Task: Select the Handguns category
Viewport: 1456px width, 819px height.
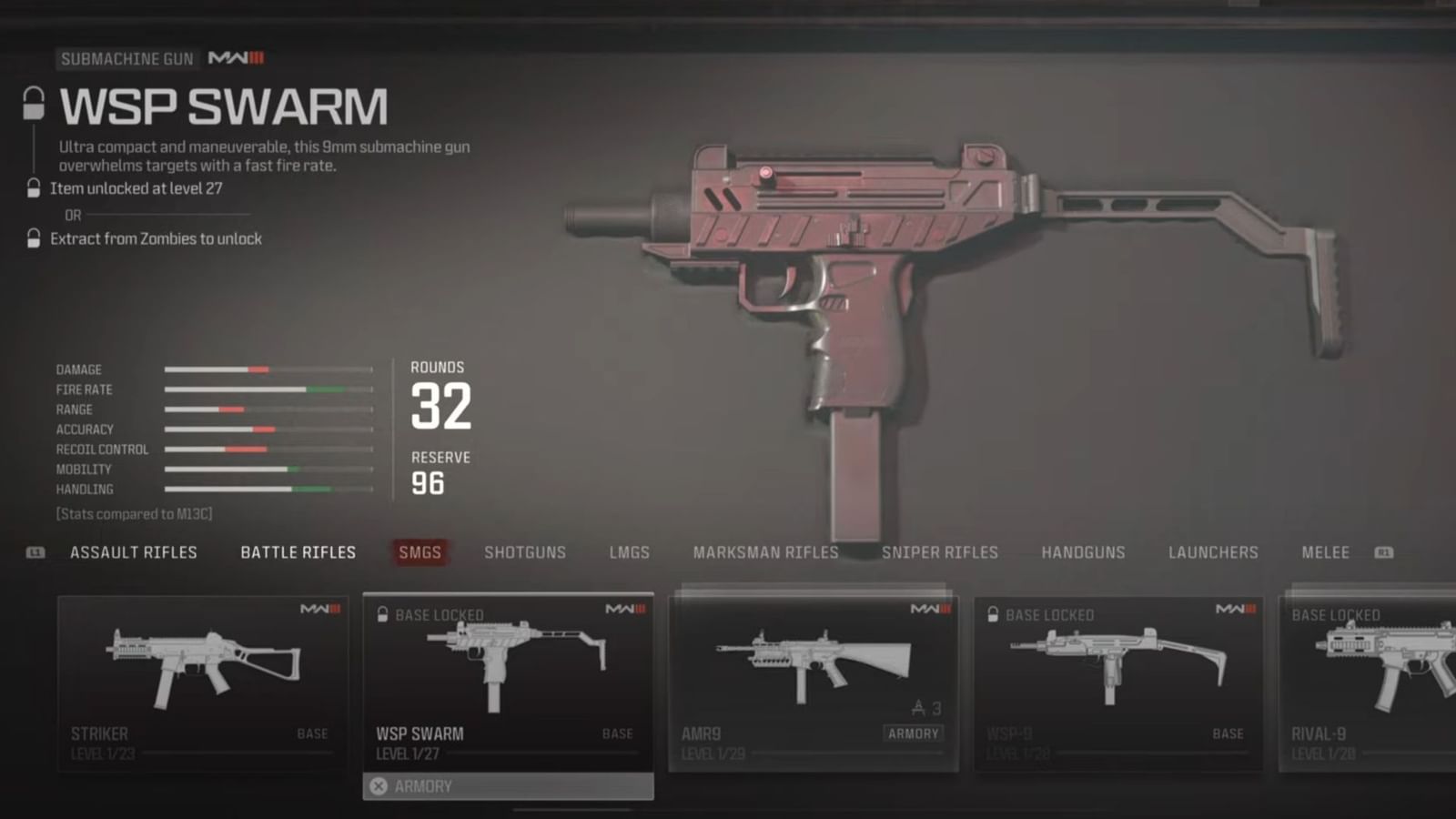Action: 1083,552
